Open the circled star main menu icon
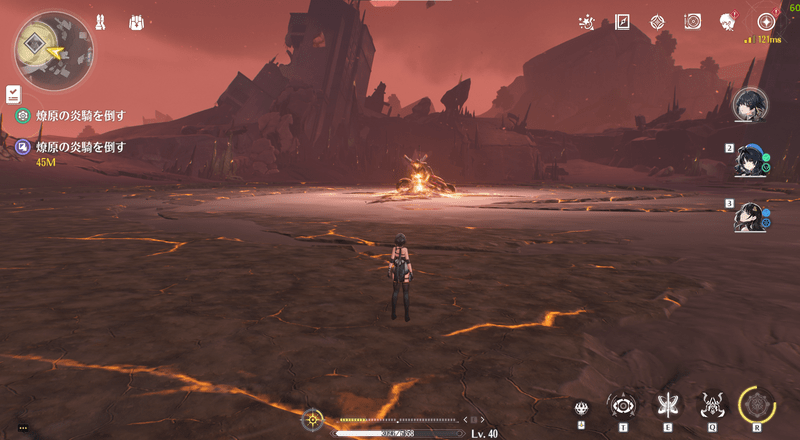 point(766,22)
